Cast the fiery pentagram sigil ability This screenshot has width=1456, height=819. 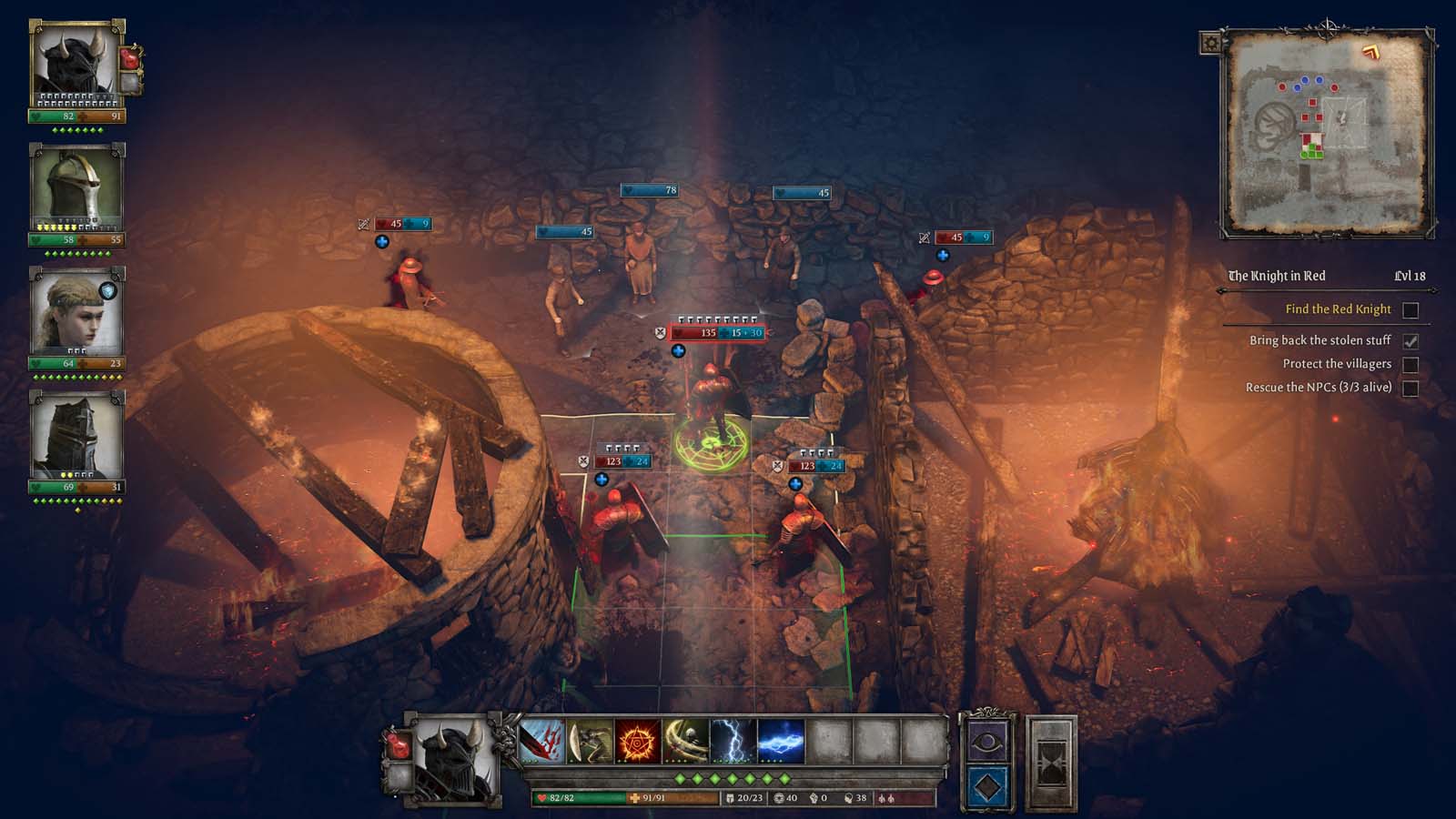click(x=638, y=742)
